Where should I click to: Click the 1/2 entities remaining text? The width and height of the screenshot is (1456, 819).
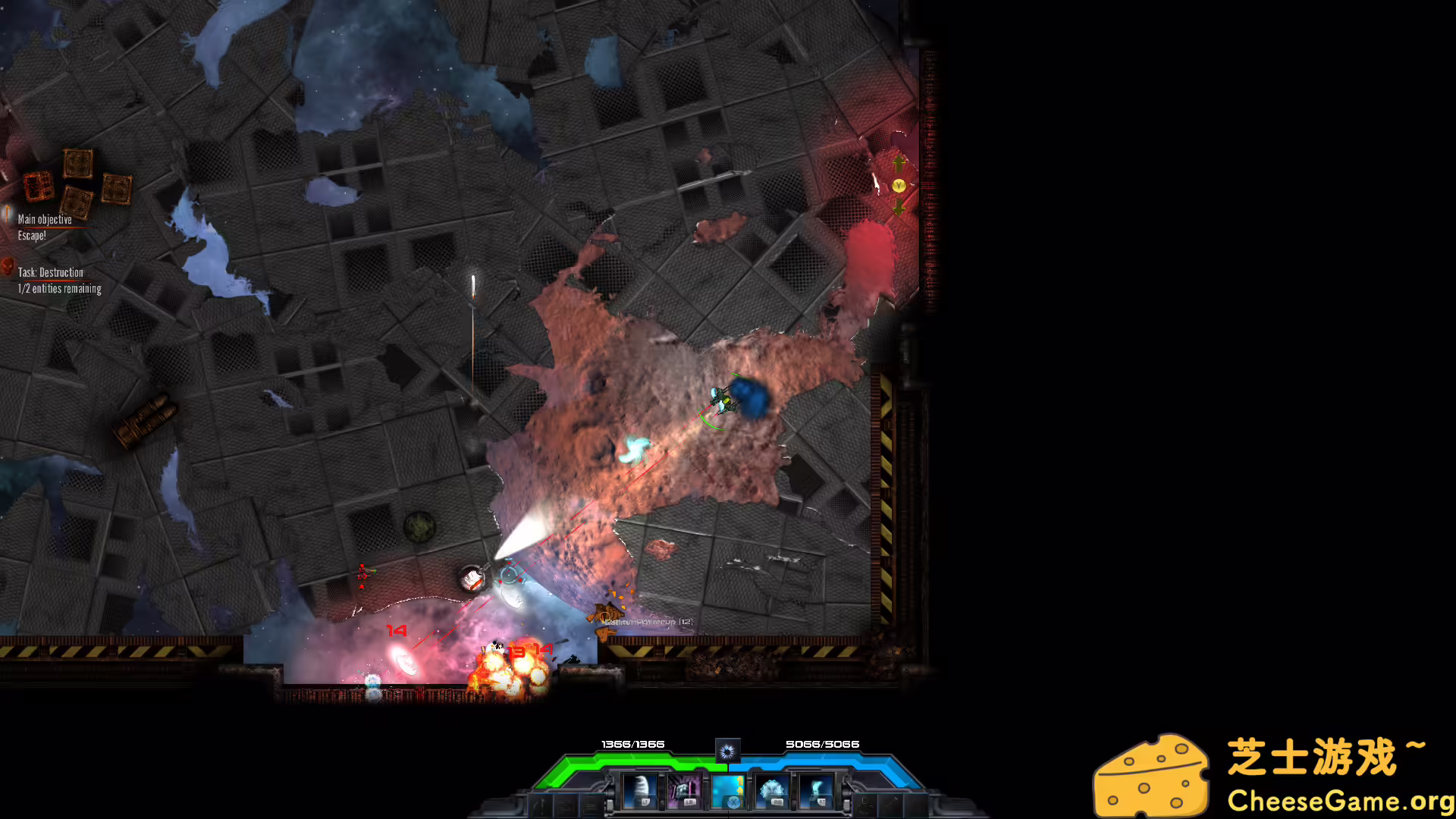coord(59,288)
